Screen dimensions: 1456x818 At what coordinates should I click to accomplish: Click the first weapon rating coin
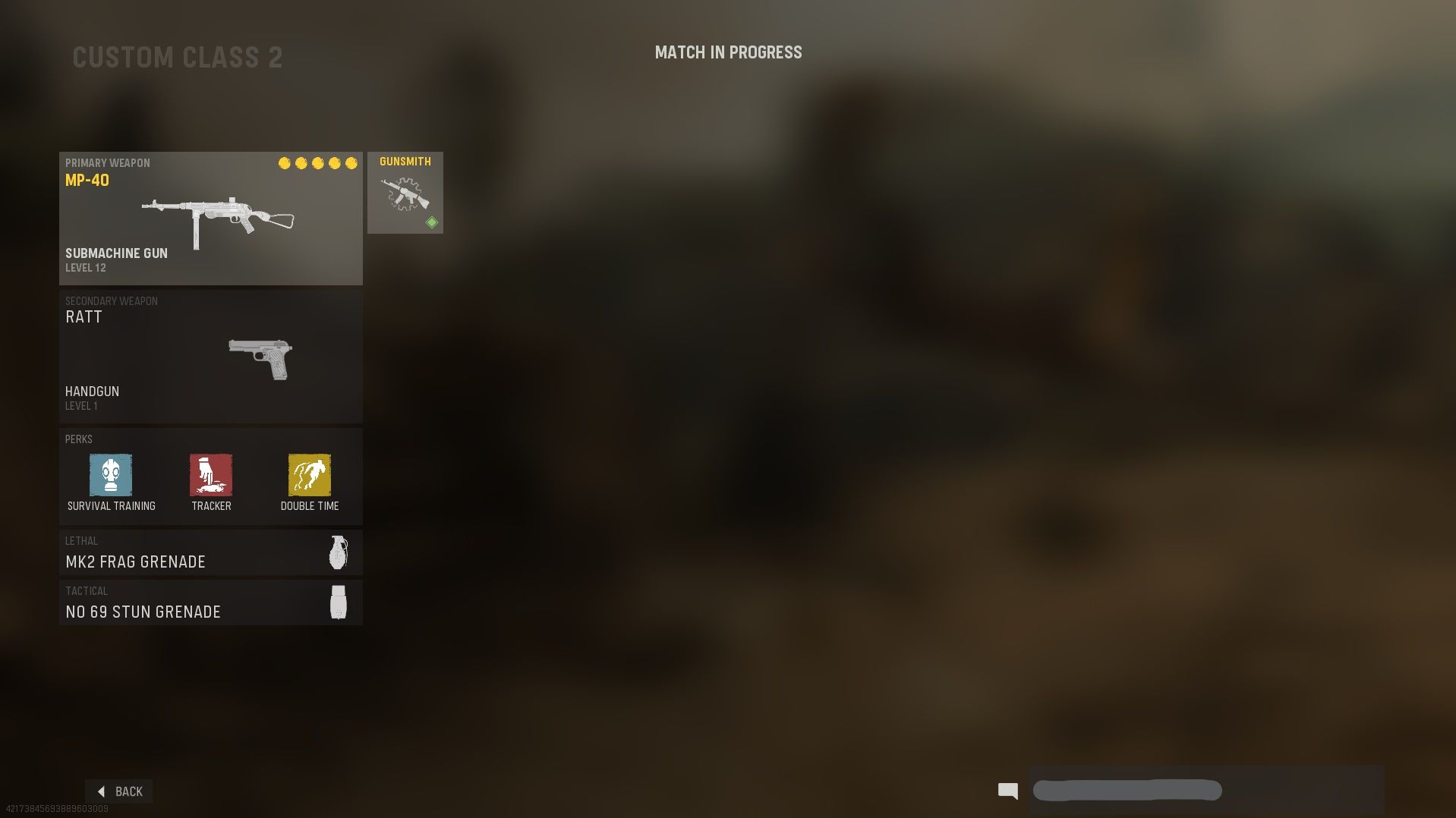285,162
